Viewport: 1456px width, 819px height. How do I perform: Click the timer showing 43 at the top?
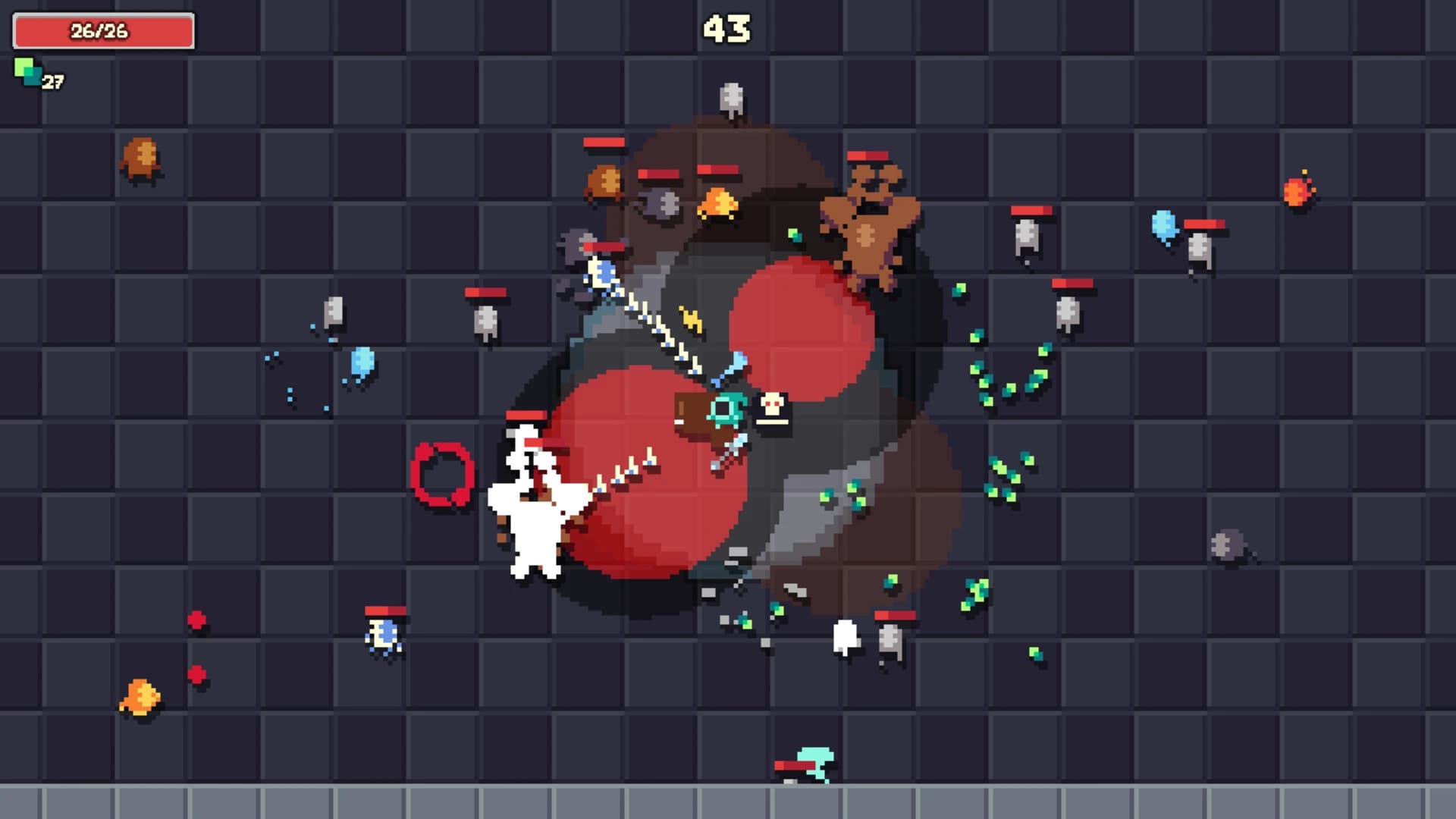coord(727,29)
